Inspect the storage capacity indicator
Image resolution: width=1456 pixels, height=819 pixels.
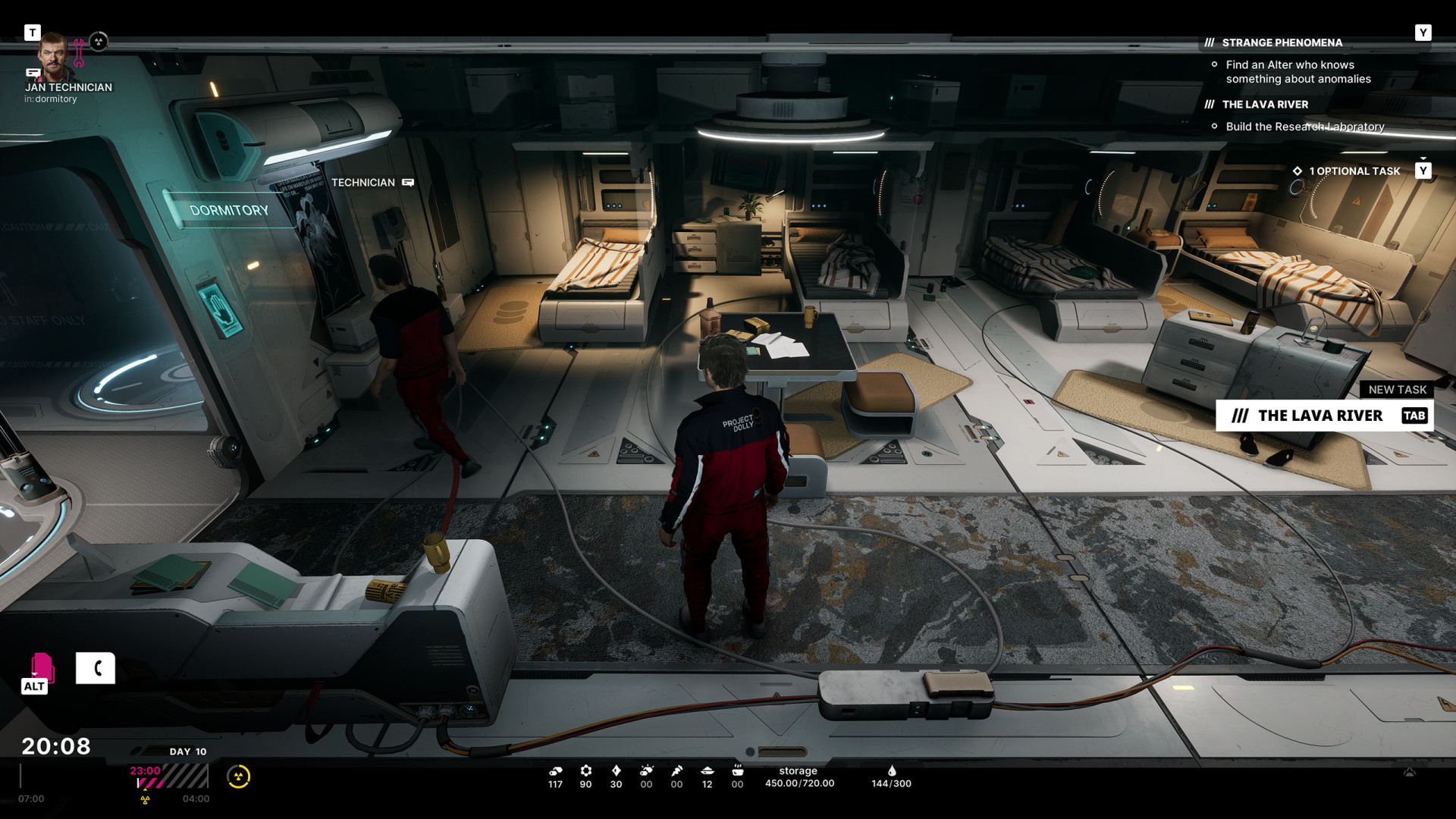pos(799,777)
